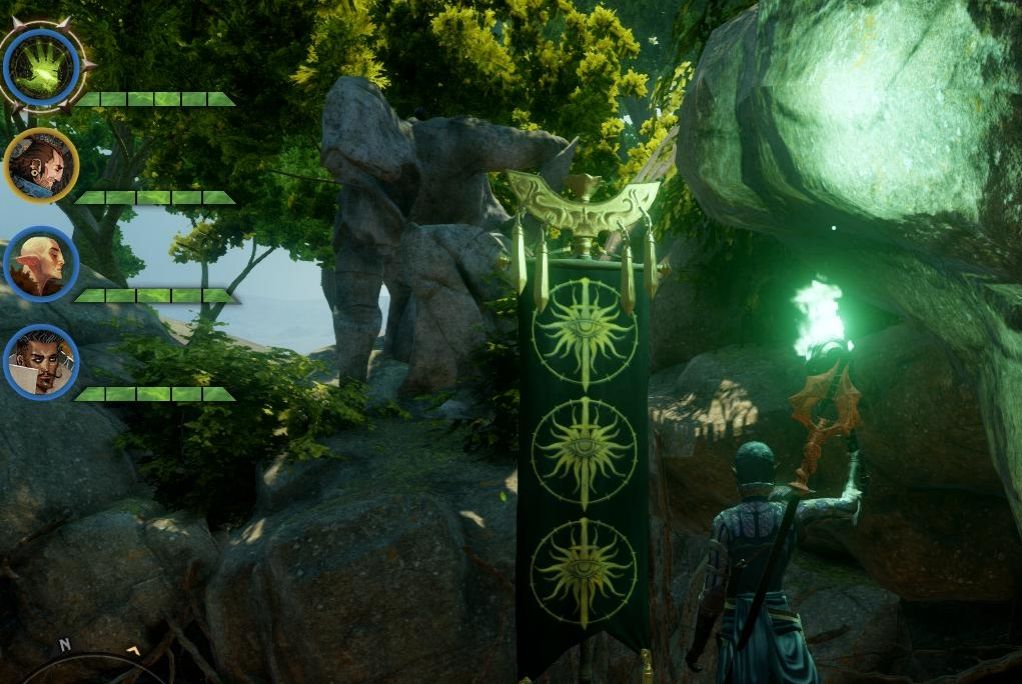Switch to Varric's party portrait
Viewport: 1022px width, 684px height.
41,165
